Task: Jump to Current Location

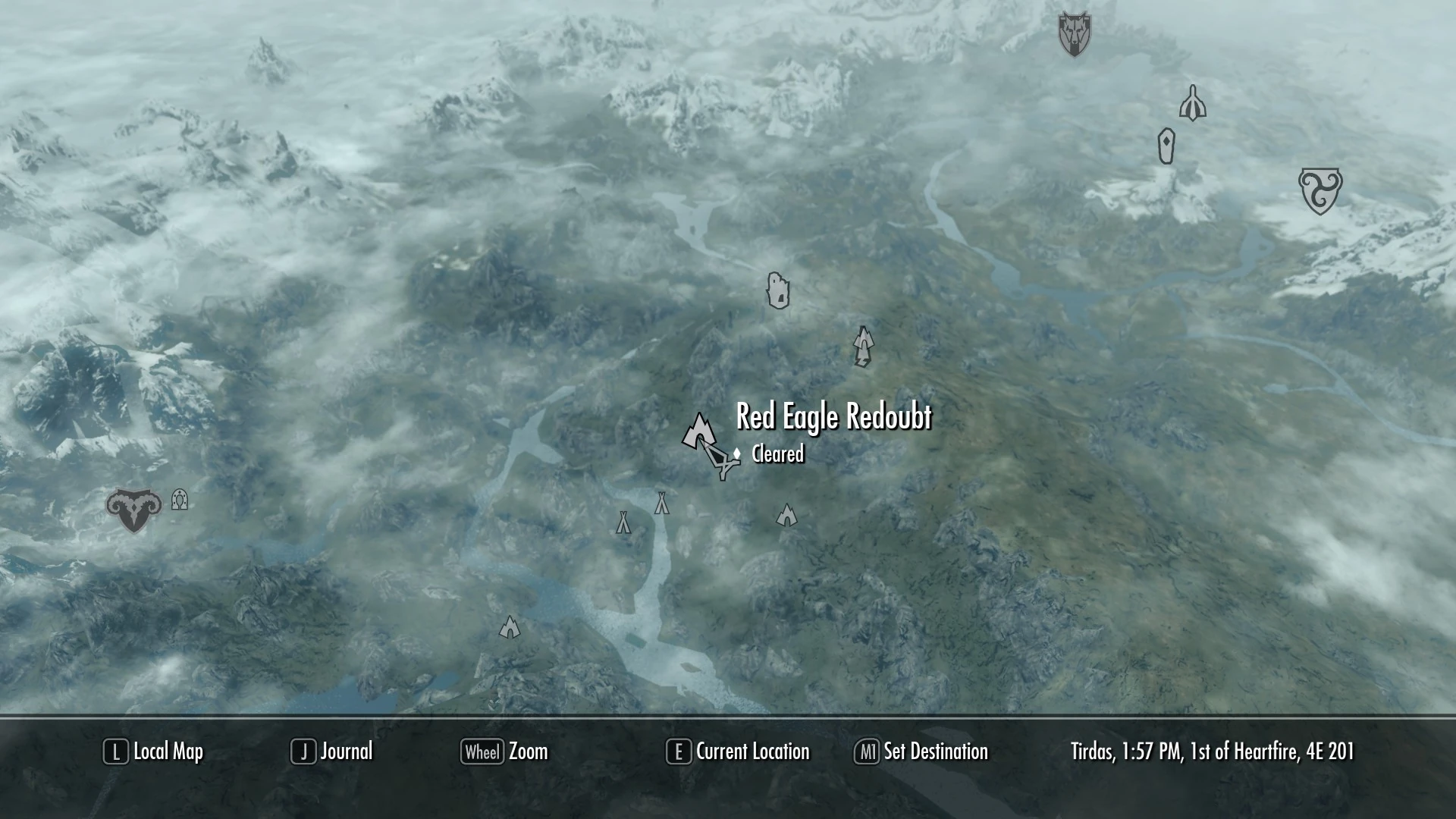Action: pyautogui.click(x=736, y=752)
